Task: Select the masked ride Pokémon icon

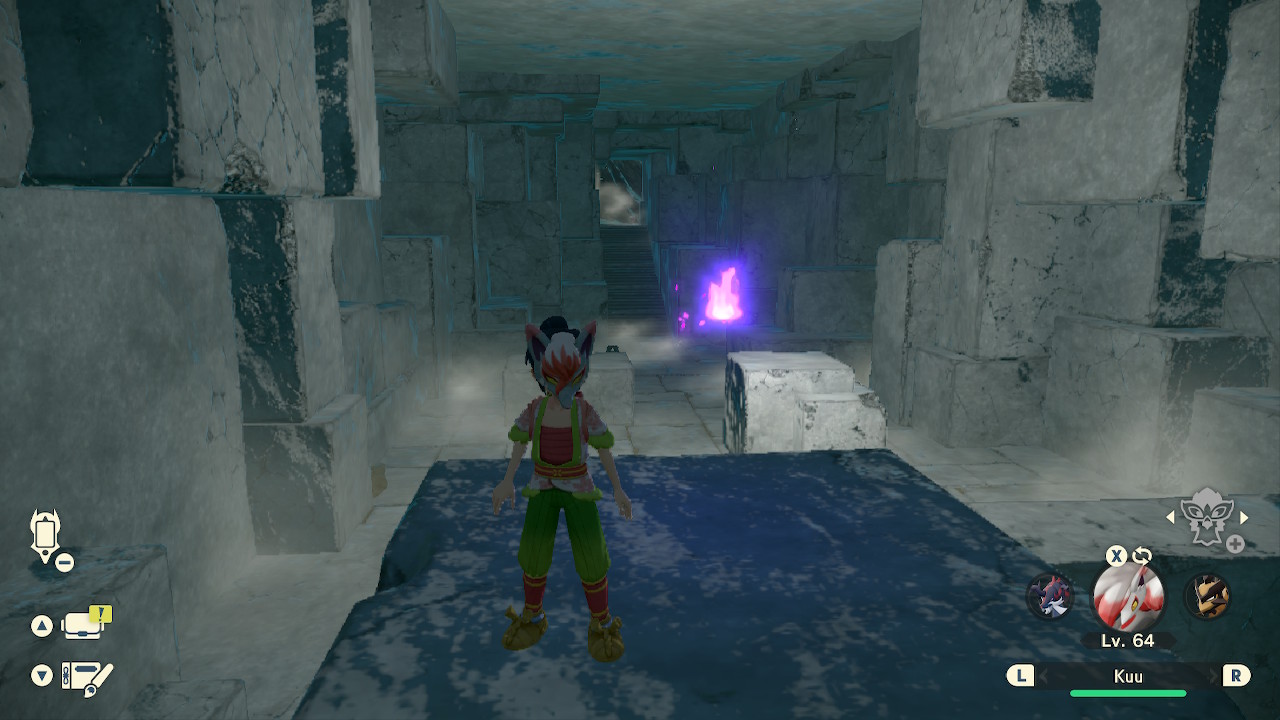Action: click(1207, 517)
